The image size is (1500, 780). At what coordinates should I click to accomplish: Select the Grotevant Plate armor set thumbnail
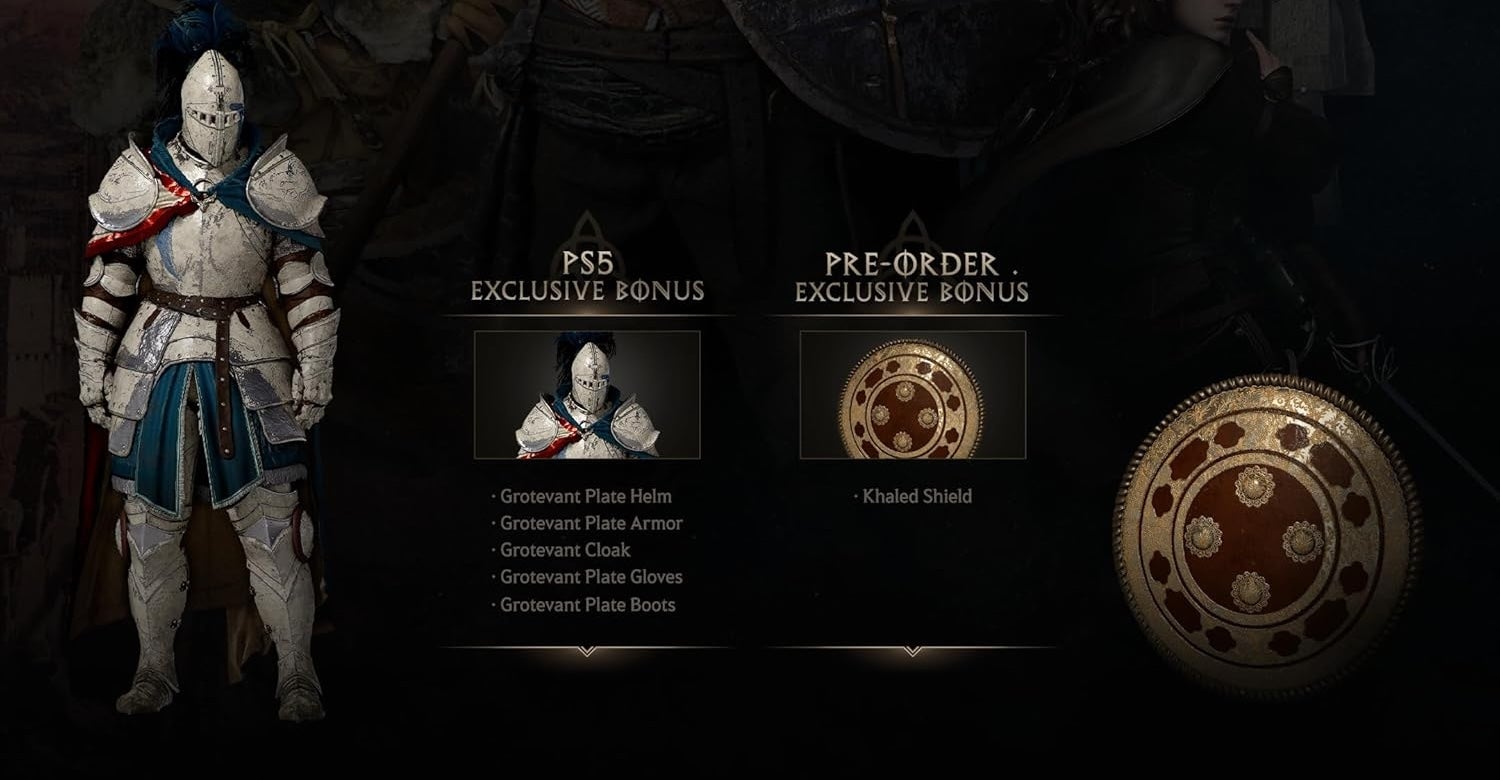pyautogui.click(x=587, y=395)
